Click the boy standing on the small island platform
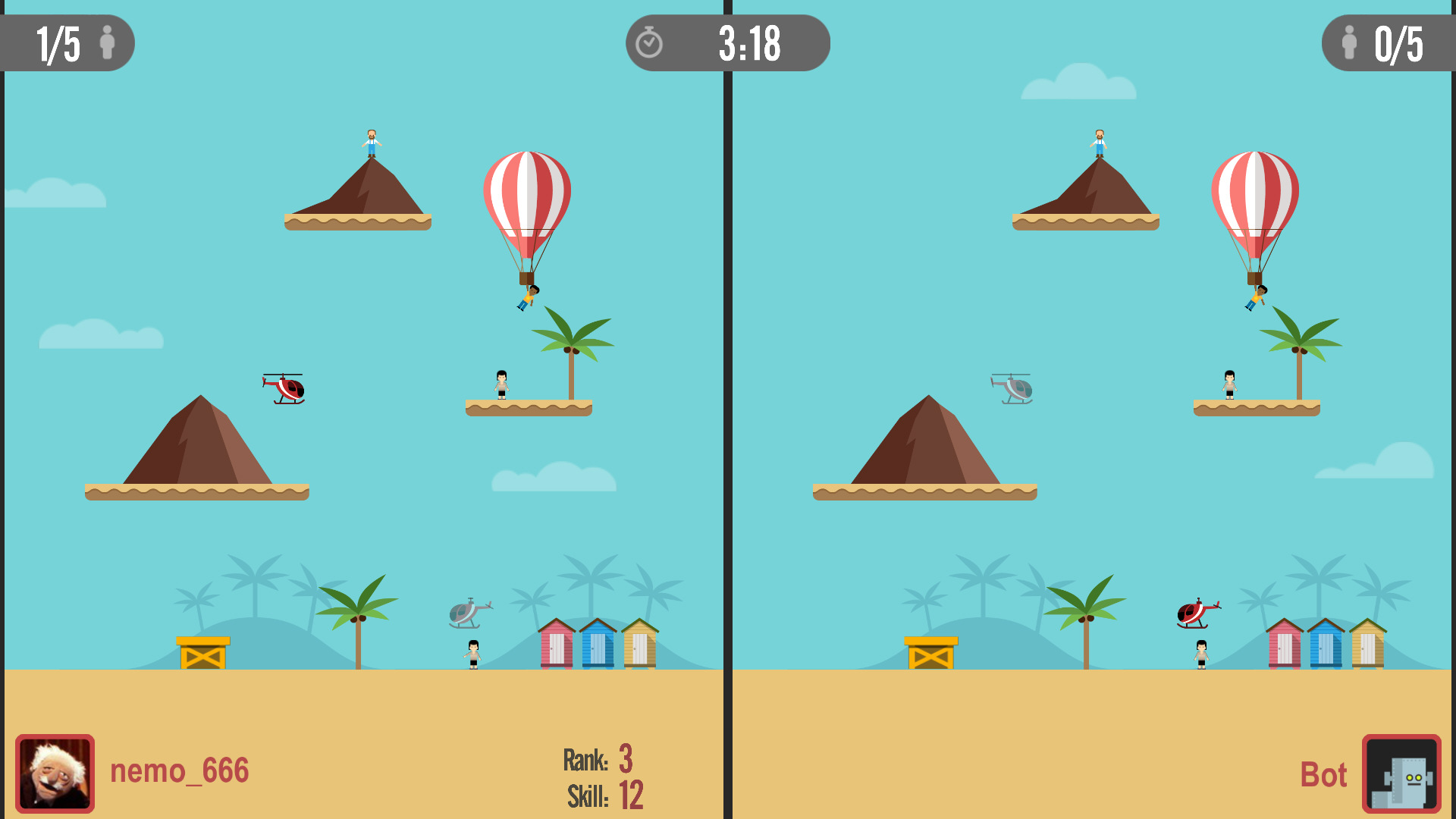 tap(500, 383)
